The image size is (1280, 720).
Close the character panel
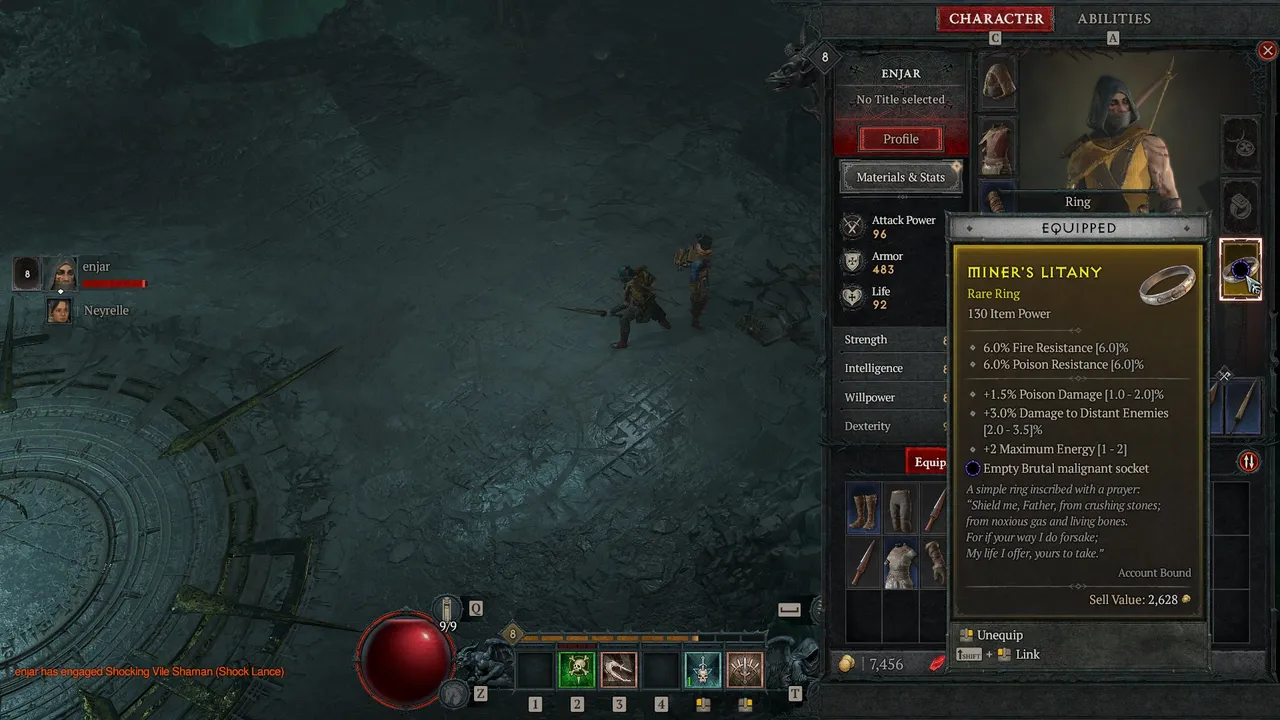(1267, 50)
